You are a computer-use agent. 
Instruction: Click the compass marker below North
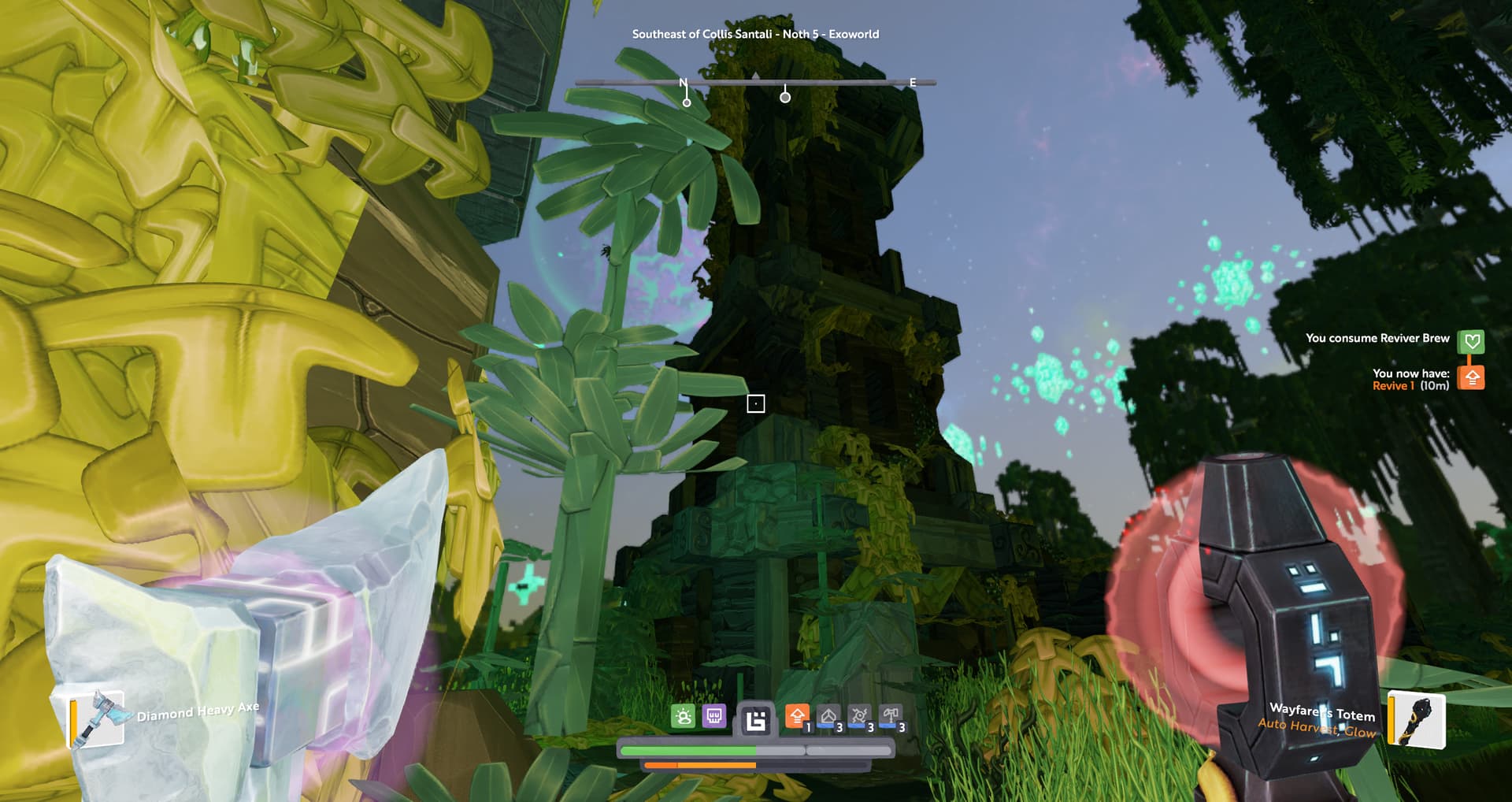pyautogui.click(x=687, y=102)
